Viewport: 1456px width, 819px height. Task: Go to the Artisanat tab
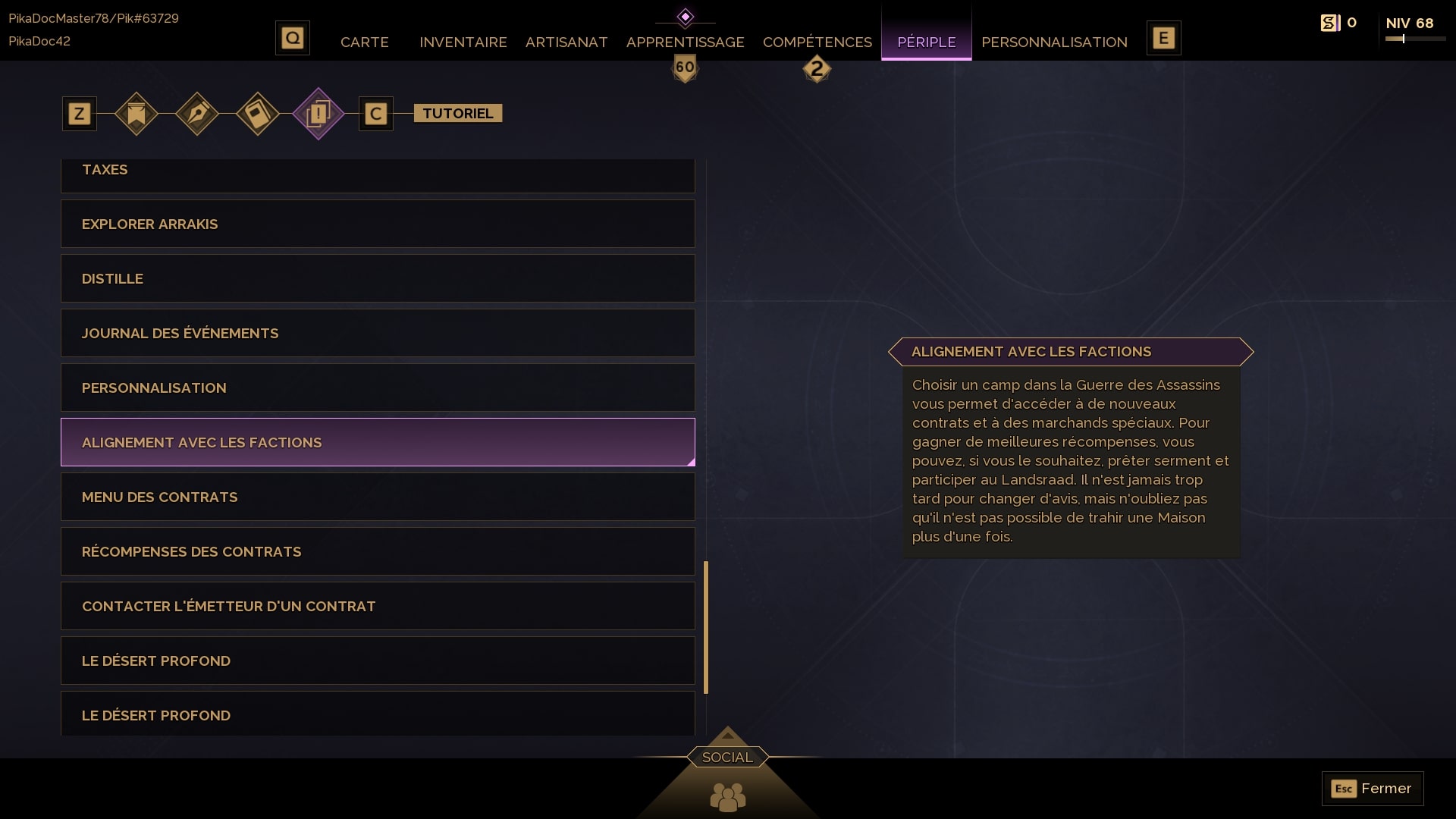point(566,42)
